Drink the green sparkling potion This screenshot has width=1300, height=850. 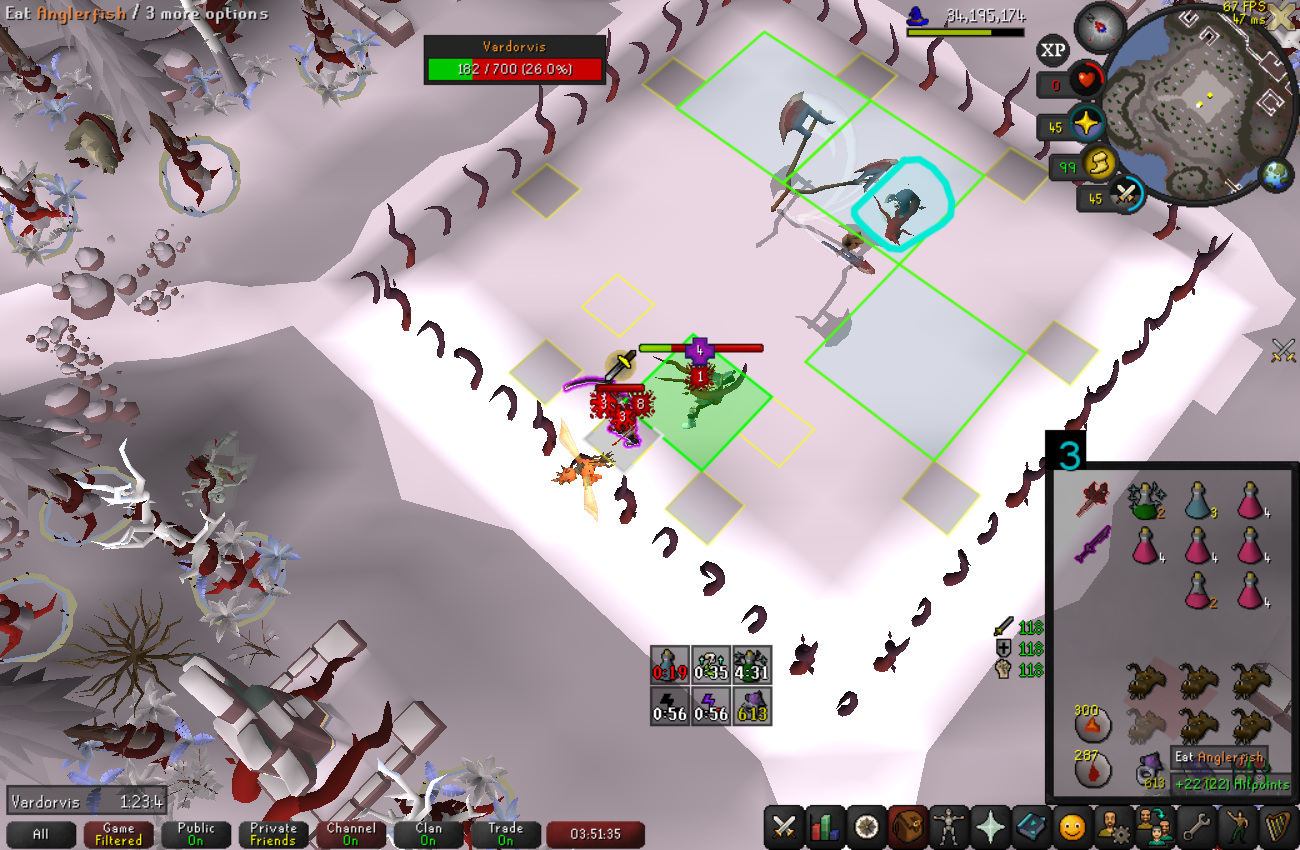[x=1142, y=499]
